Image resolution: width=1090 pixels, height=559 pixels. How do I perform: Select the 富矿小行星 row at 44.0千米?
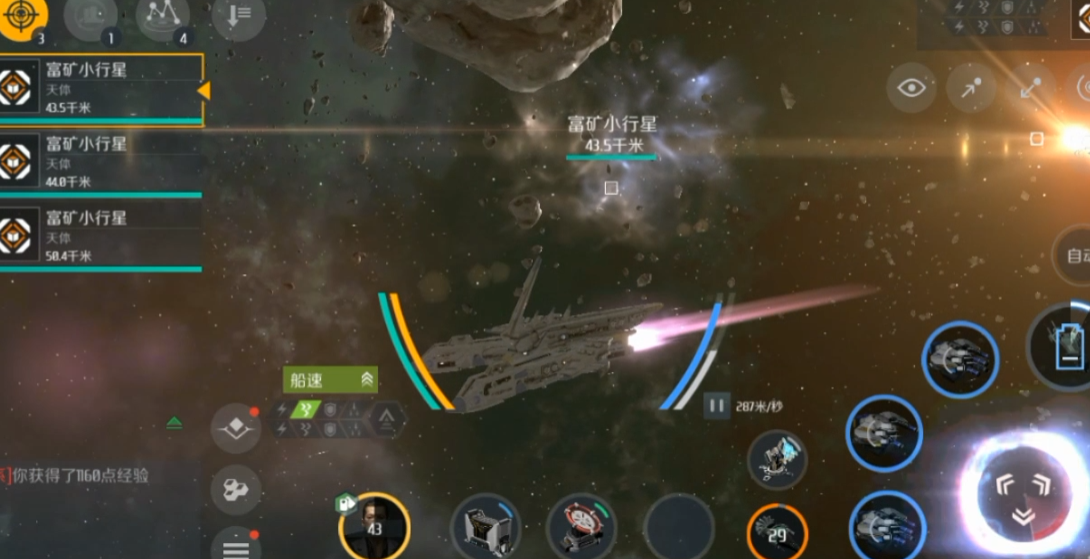pos(100,163)
